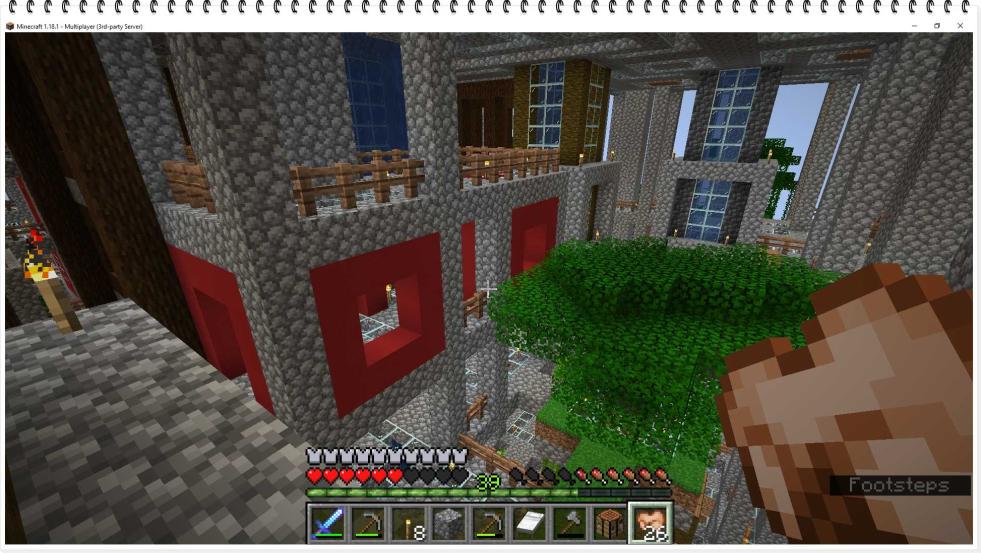Equip the axe from the hotbar

click(x=568, y=523)
